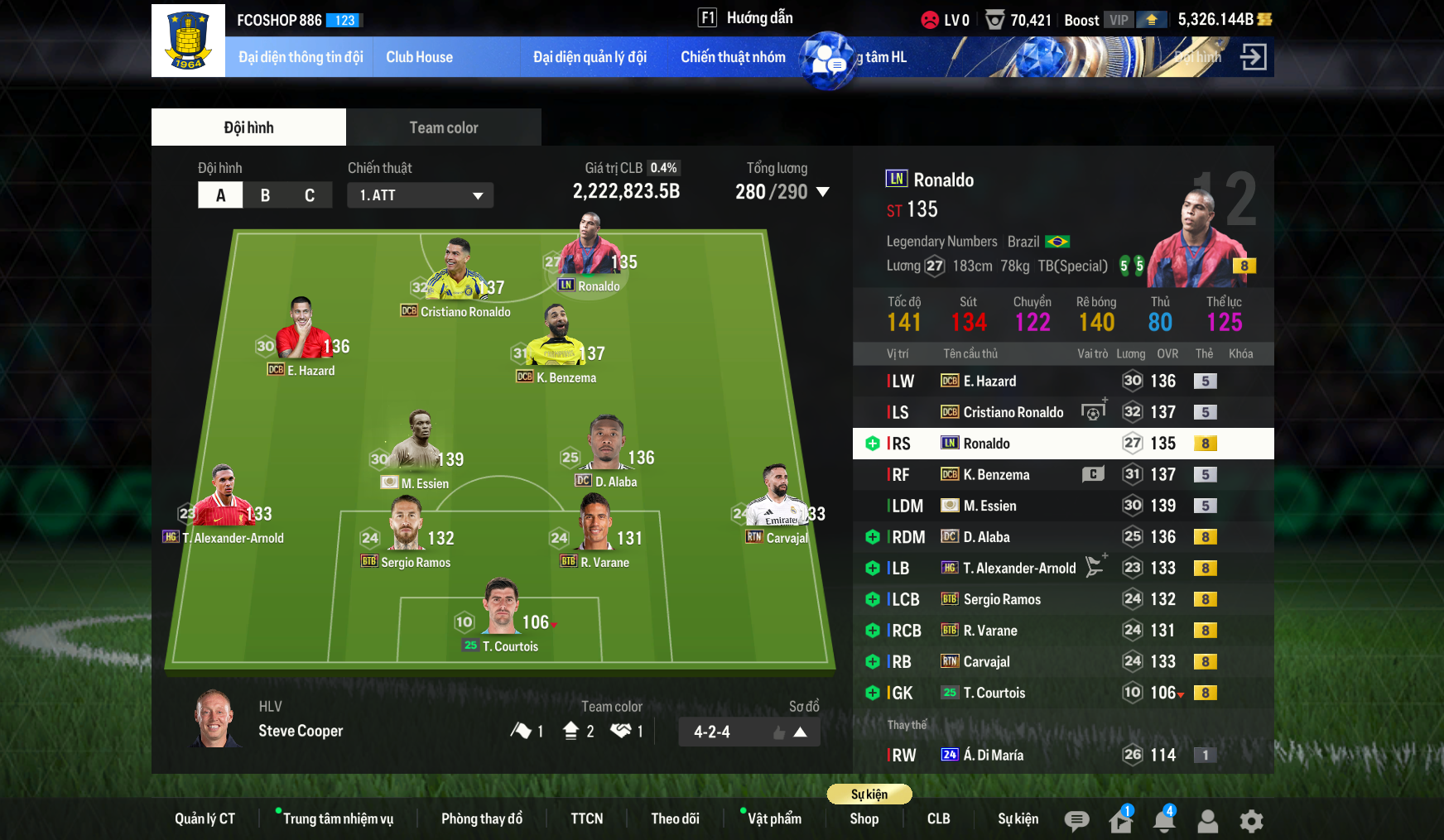Toggle the green plus on the D. Alaba row

872,536
